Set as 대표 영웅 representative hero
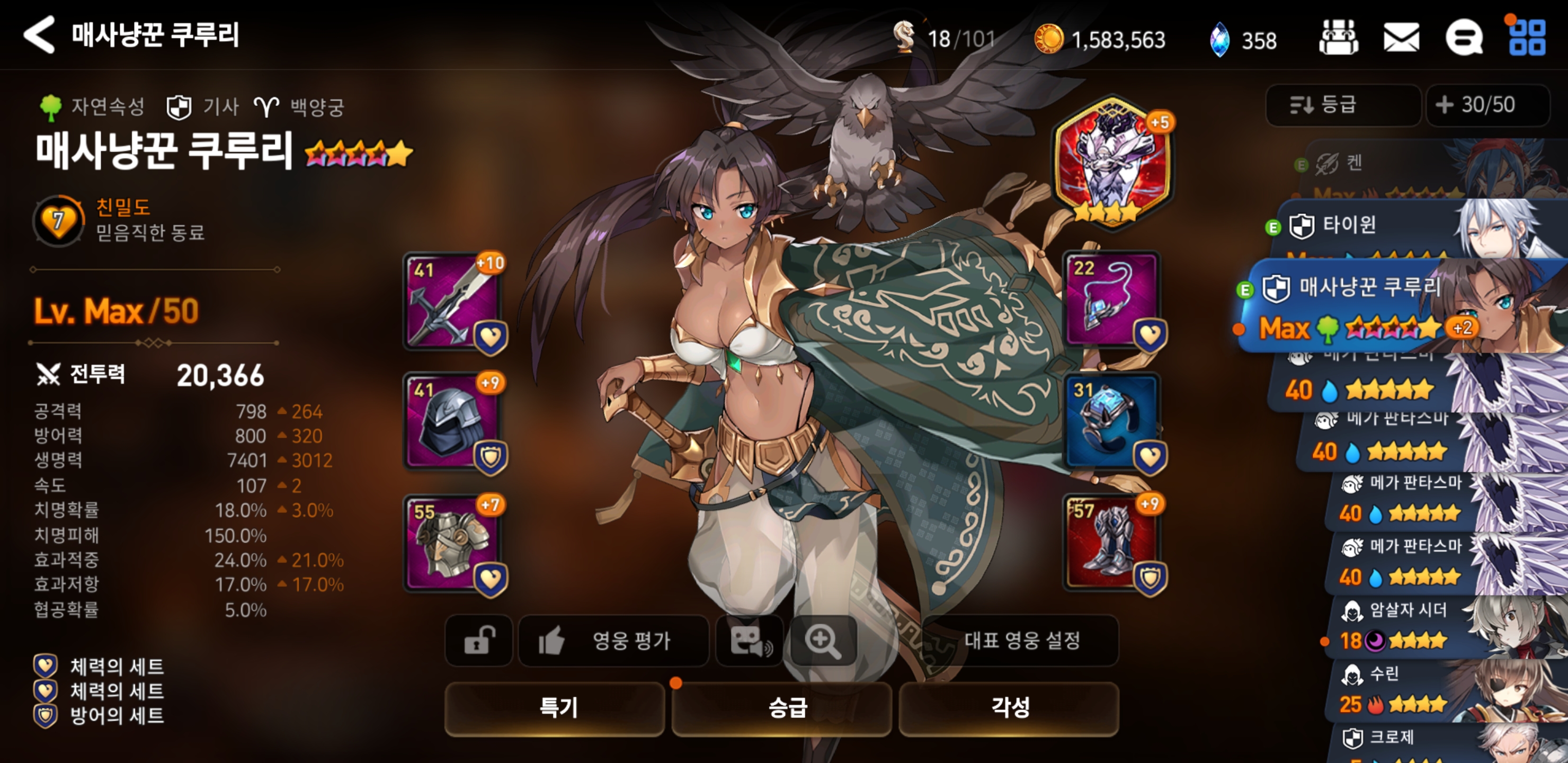Screen dimensions: 1568x763 click(1021, 641)
